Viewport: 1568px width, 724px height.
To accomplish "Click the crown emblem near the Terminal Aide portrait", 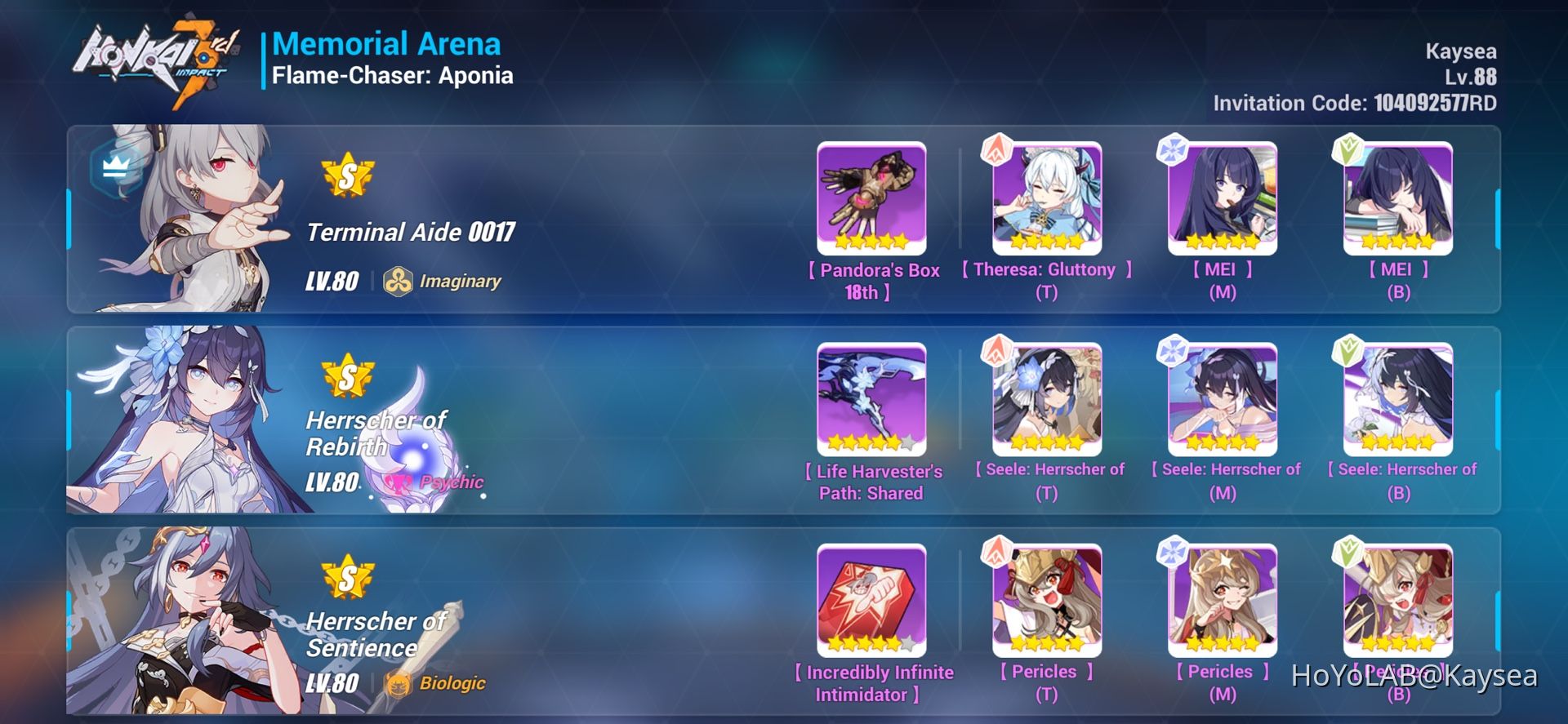I will coord(114,167).
